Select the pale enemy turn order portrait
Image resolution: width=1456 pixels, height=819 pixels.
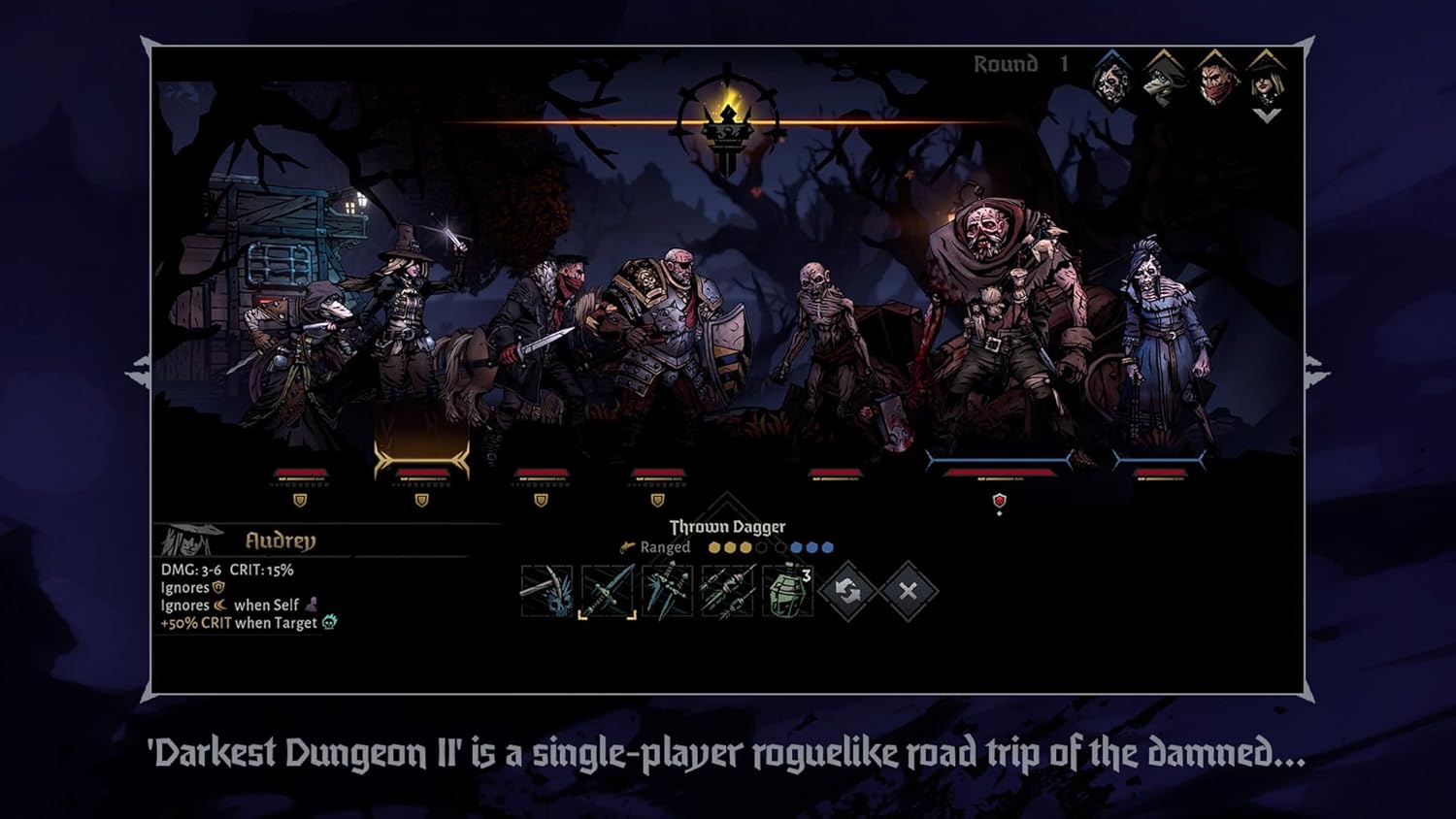tap(1110, 80)
